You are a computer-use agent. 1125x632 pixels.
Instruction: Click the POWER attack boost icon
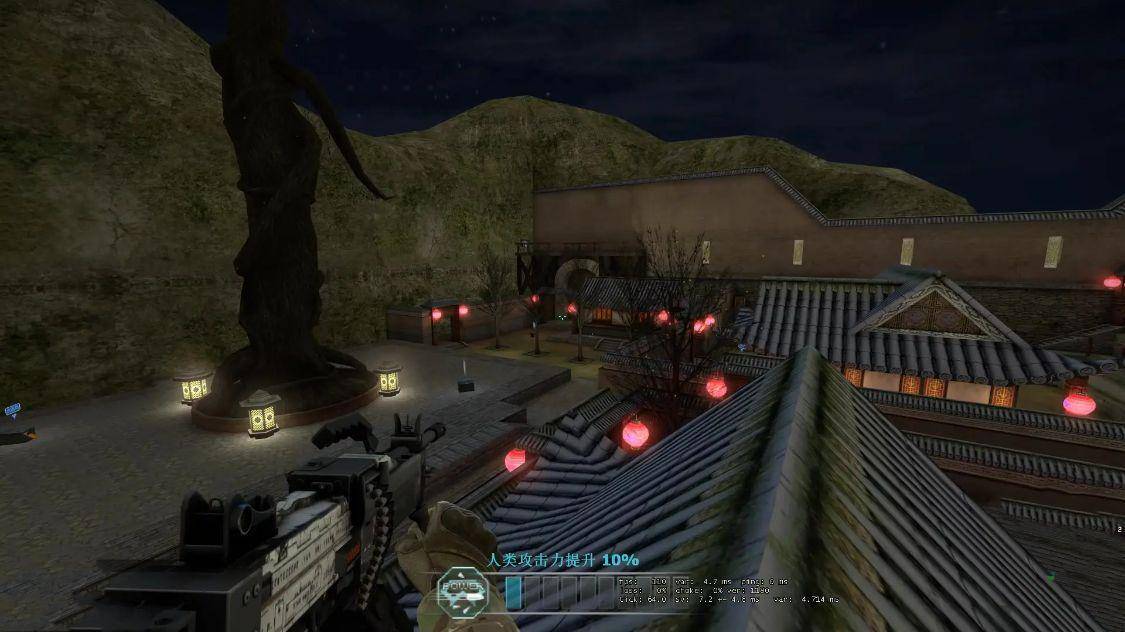pyautogui.click(x=462, y=591)
